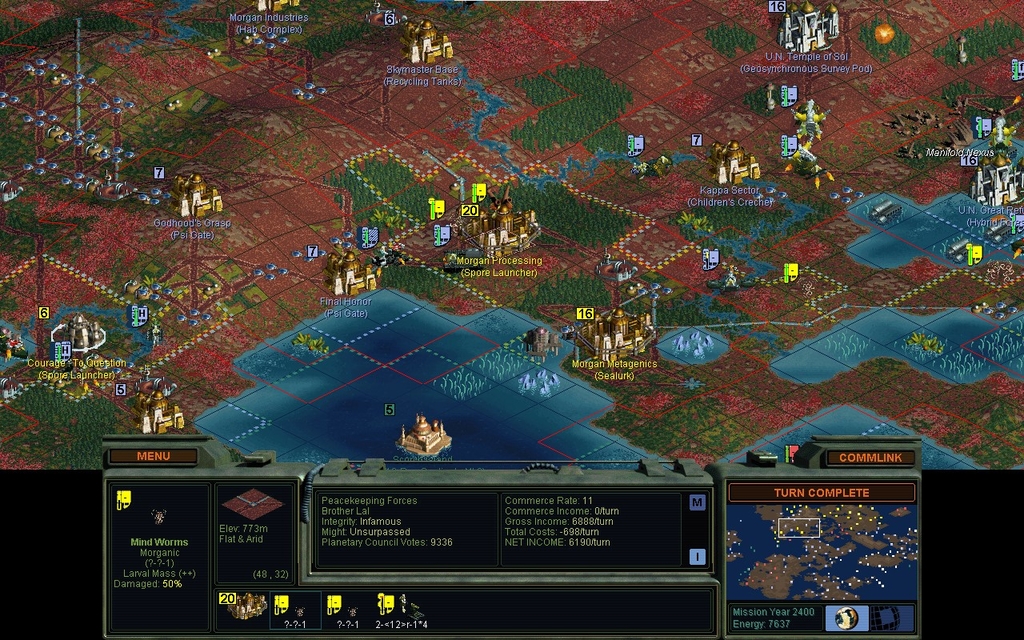
Task: Open Kappa Sector base on map
Action: point(735,163)
